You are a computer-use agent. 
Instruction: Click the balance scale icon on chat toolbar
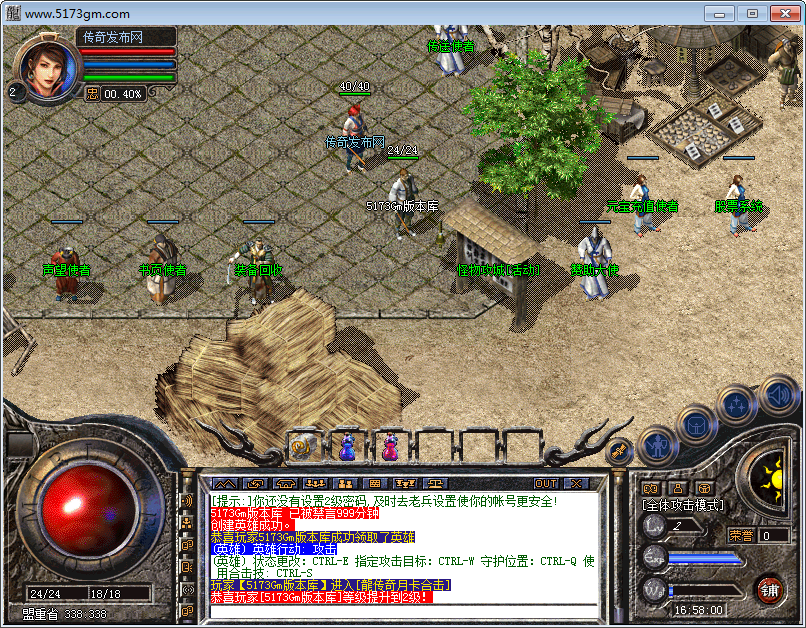[x=433, y=484]
